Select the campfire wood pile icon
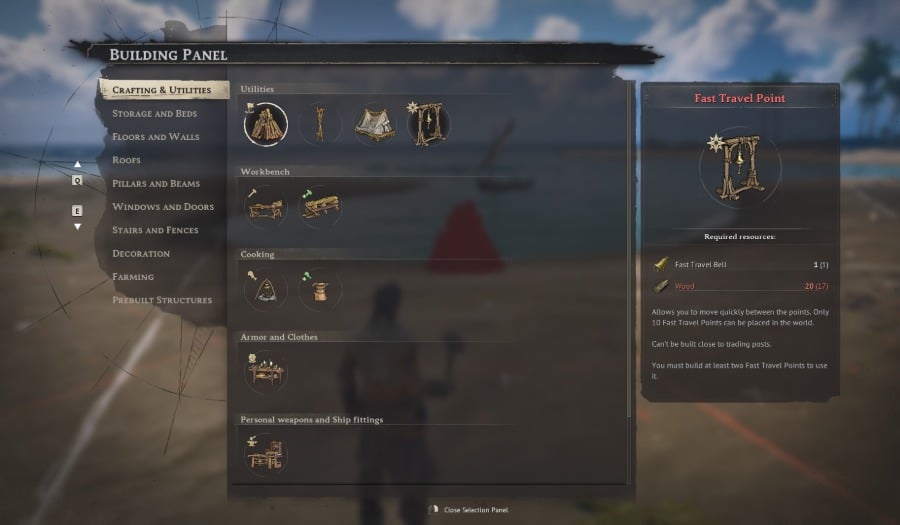This screenshot has width=900, height=525. (x=265, y=124)
